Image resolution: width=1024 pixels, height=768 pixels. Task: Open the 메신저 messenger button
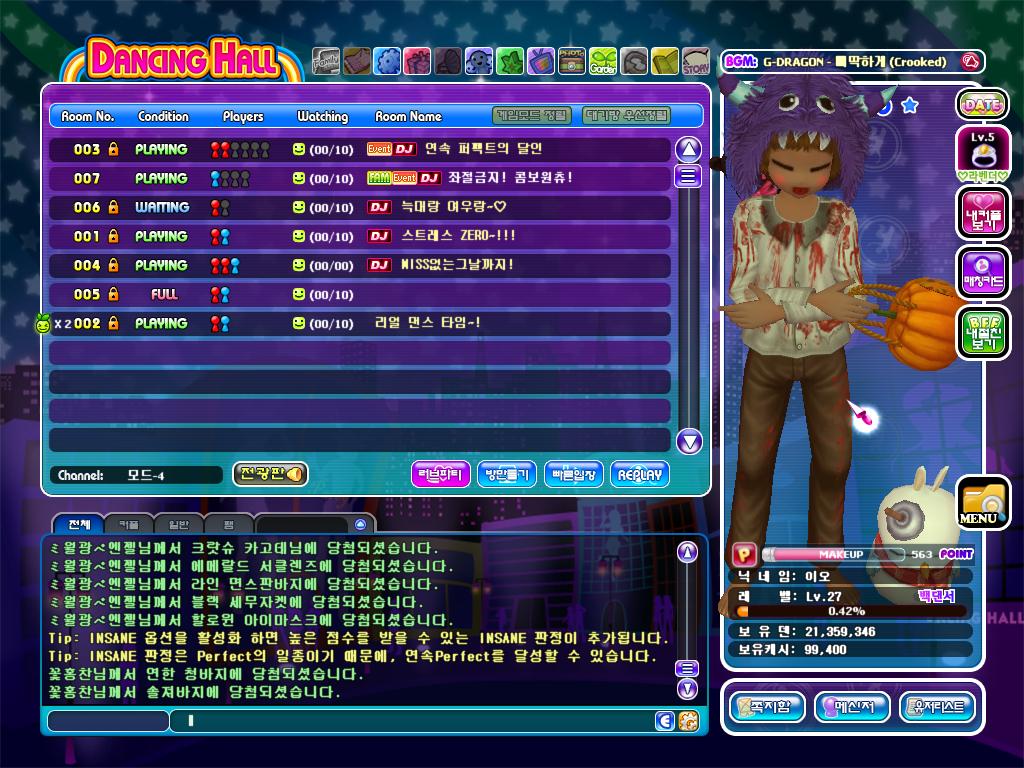852,707
